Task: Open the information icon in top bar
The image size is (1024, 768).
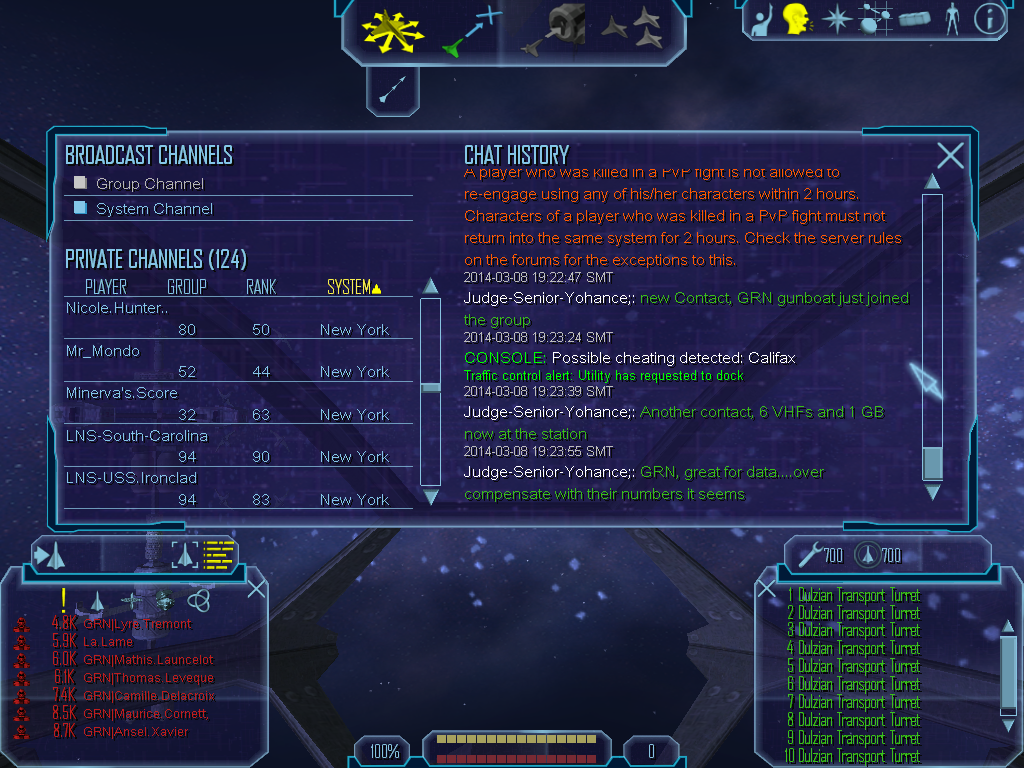Action: (989, 20)
